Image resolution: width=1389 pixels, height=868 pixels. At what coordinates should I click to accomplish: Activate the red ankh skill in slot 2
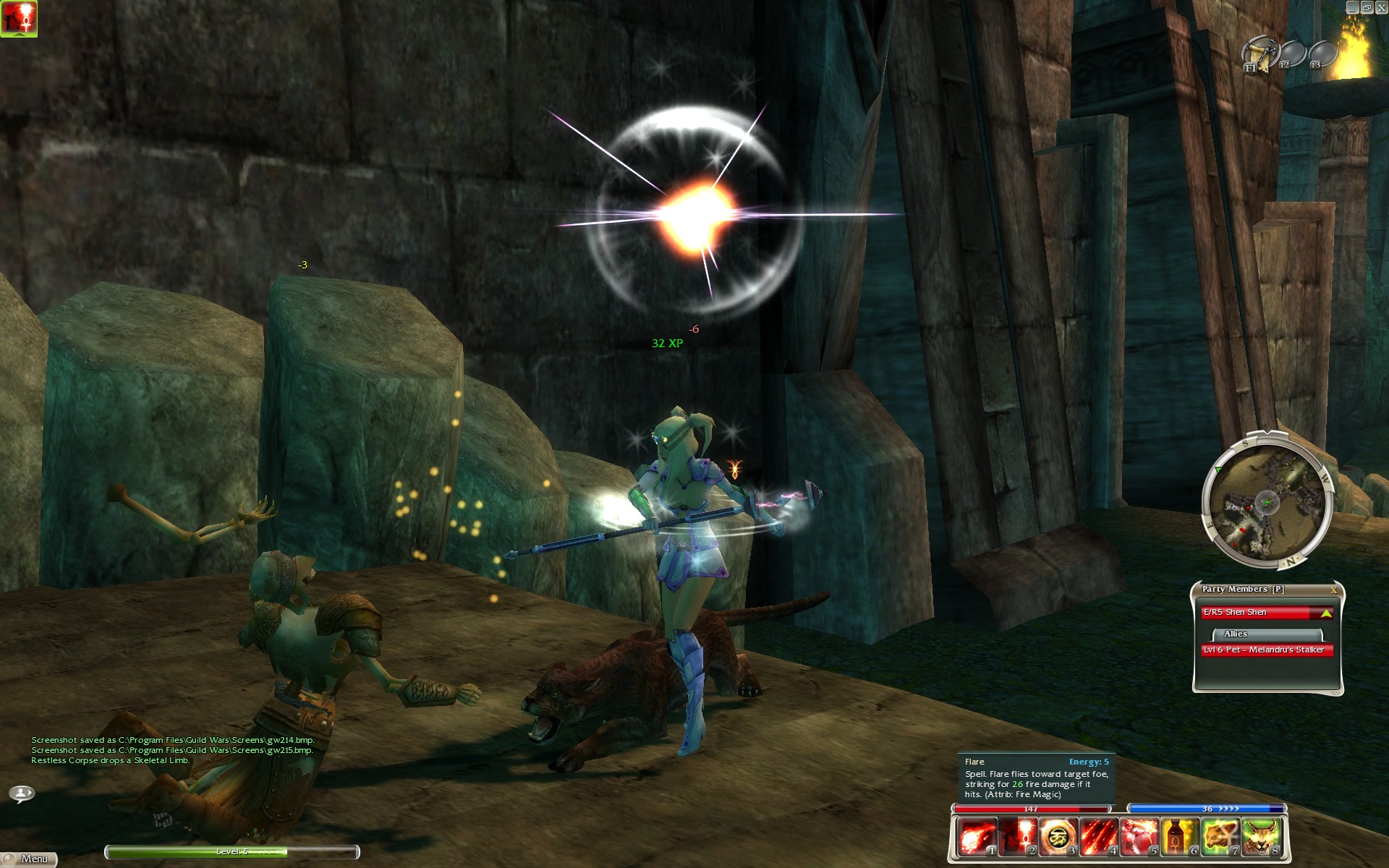(x=1018, y=838)
